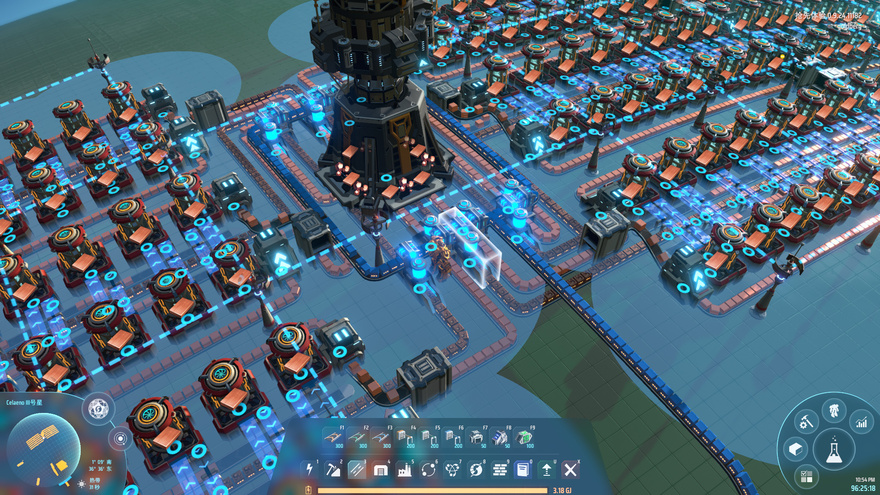The image size is (880, 495).
Task: Activate the dismantle X tool
Action: (x=571, y=469)
